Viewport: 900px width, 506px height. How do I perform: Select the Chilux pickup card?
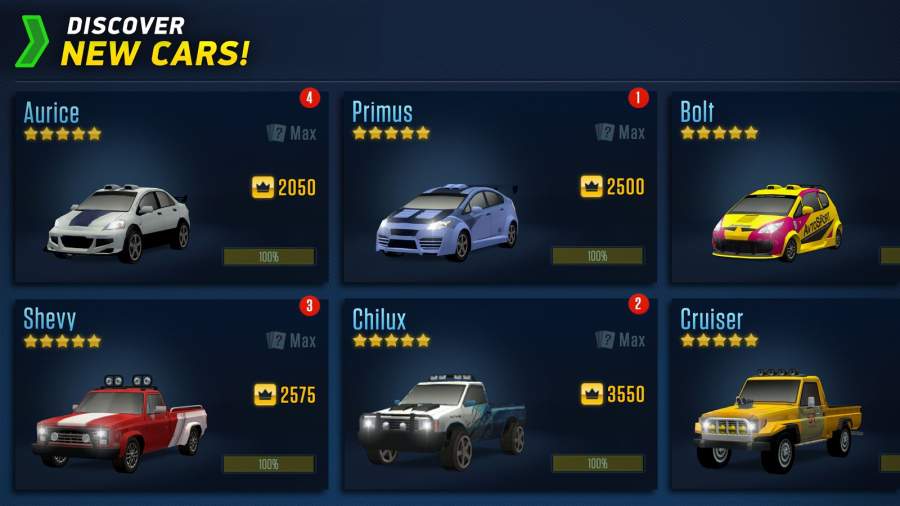pos(499,398)
